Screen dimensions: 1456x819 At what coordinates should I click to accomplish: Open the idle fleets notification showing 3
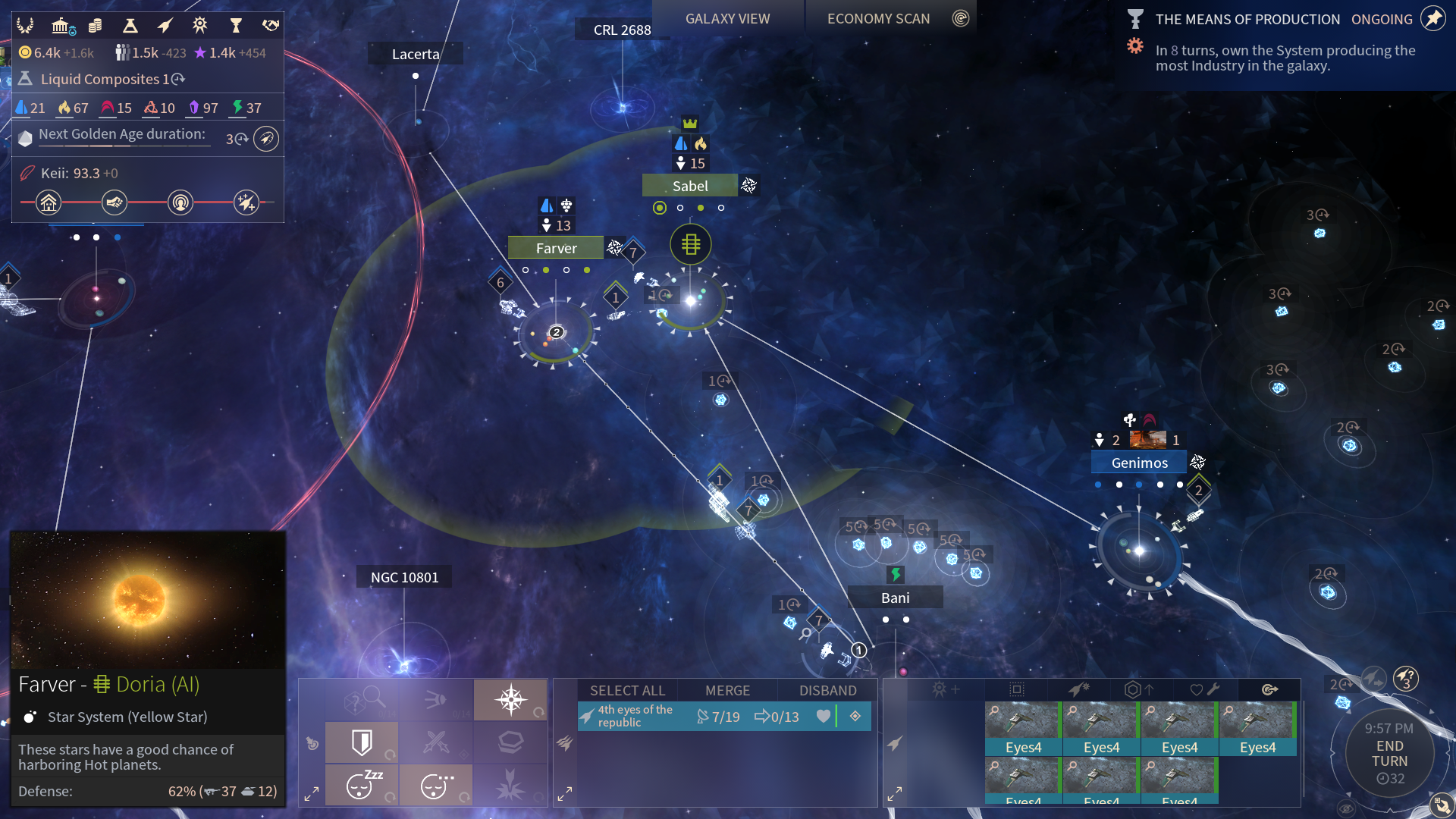tap(1405, 677)
